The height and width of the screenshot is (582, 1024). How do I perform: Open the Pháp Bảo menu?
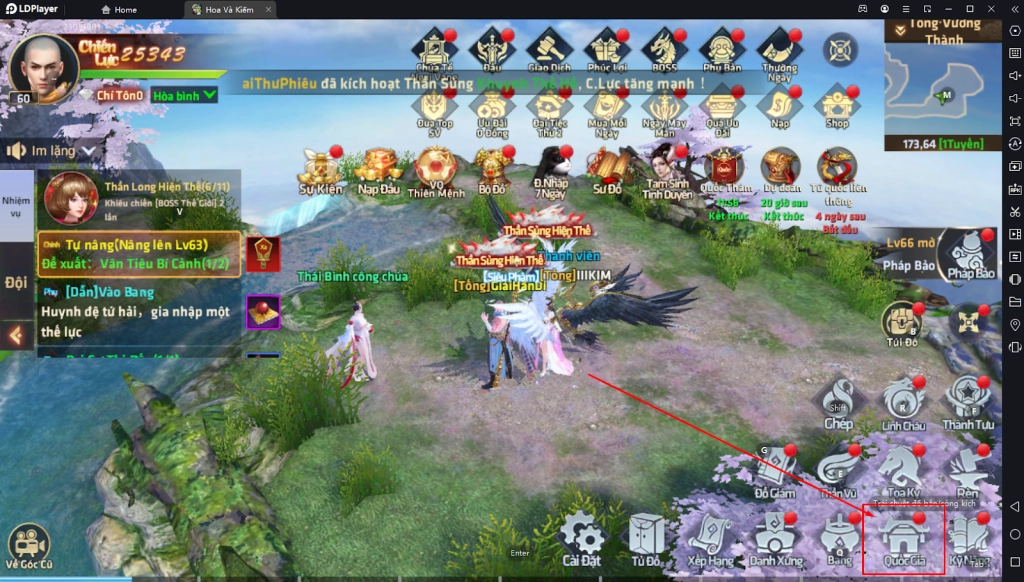[x=972, y=256]
